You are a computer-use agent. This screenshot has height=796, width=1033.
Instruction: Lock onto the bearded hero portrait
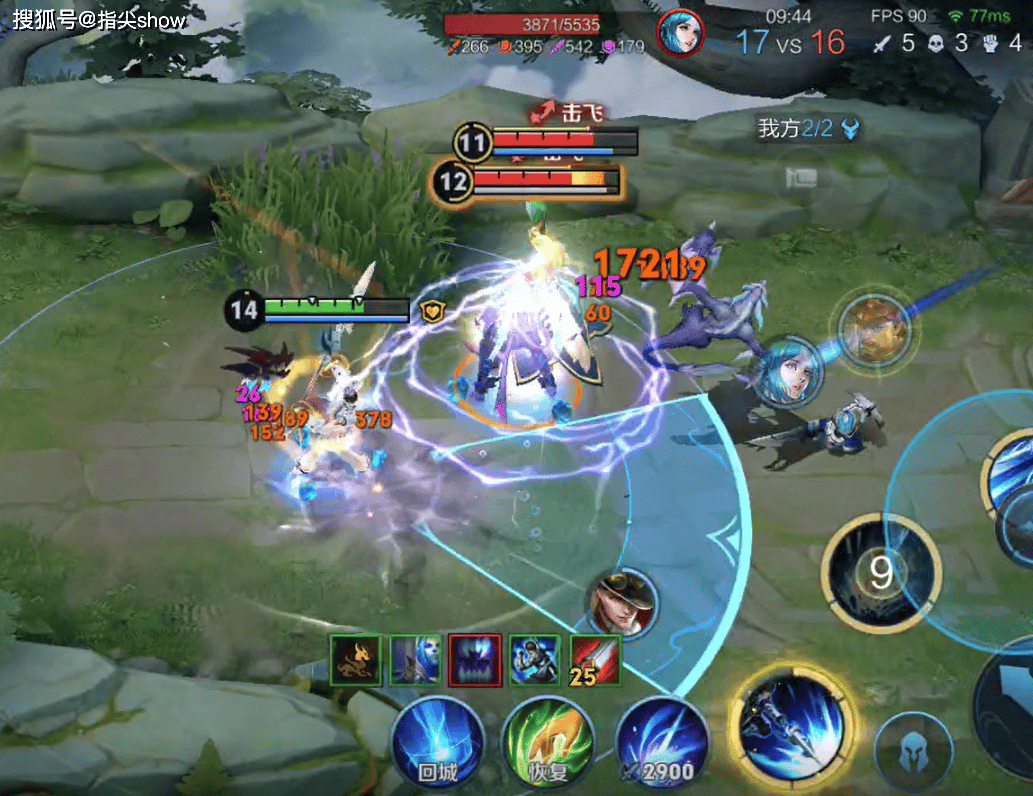pyautogui.click(x=873, y=329)
